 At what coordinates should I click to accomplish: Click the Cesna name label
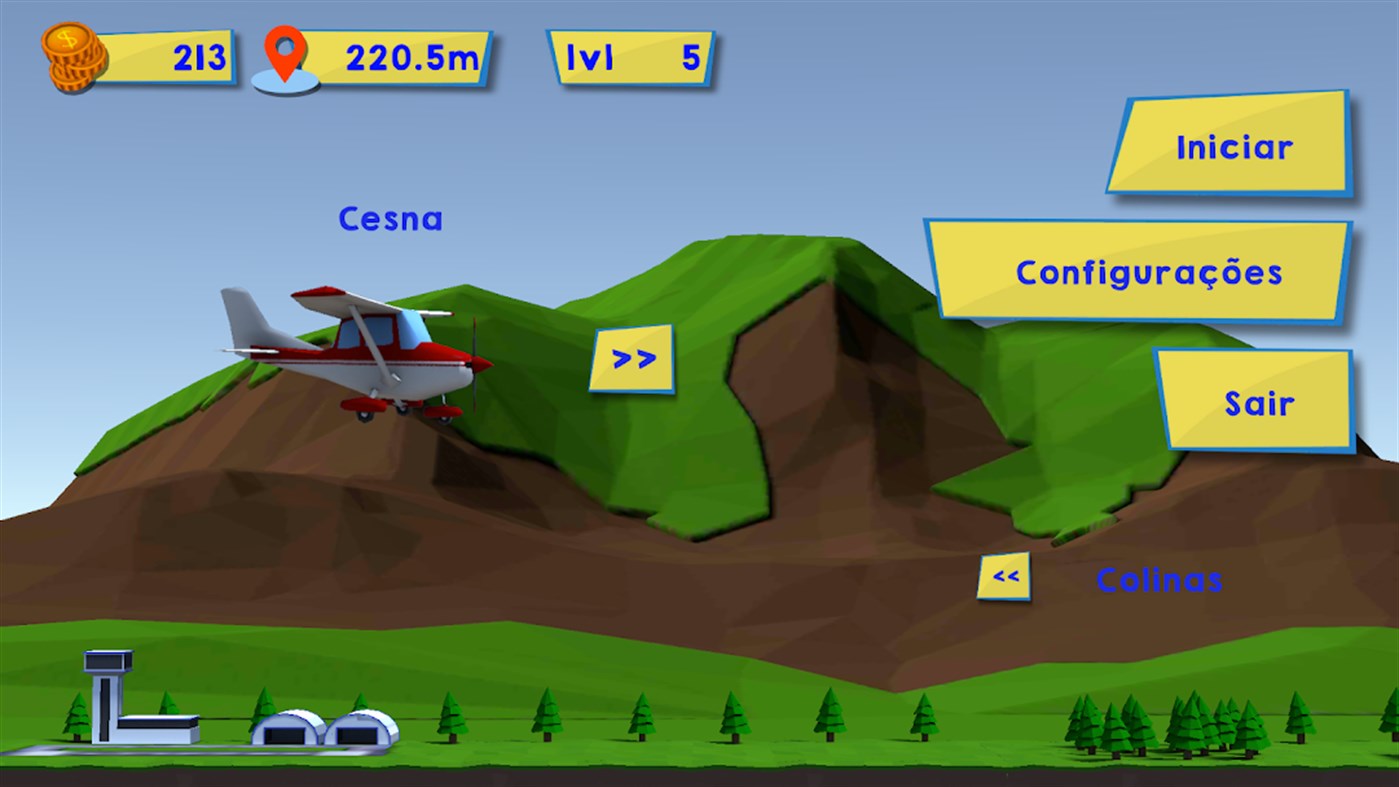391,219
